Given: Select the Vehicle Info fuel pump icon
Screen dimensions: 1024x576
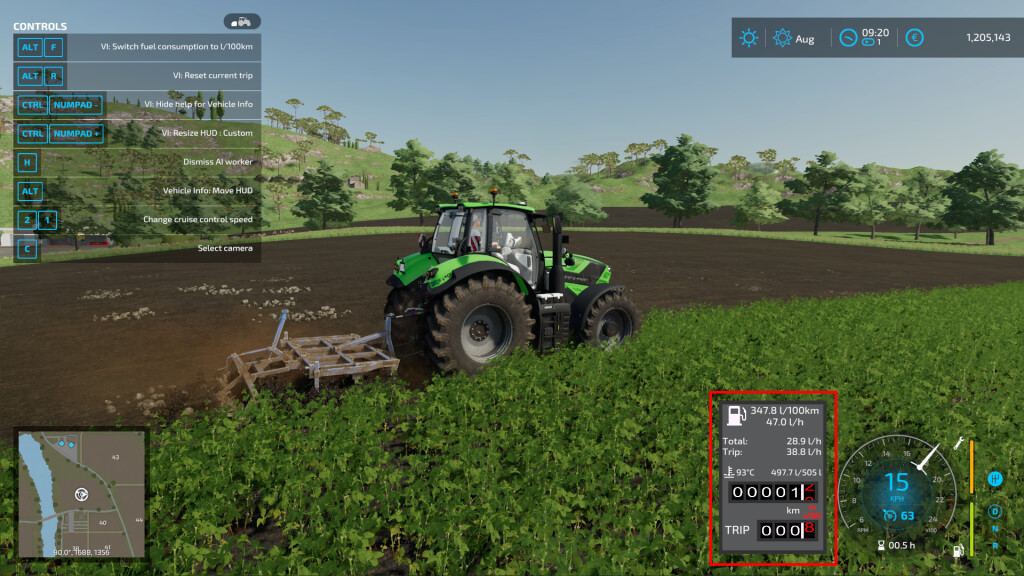Looking at the screenshot, I should pos(735,415).
